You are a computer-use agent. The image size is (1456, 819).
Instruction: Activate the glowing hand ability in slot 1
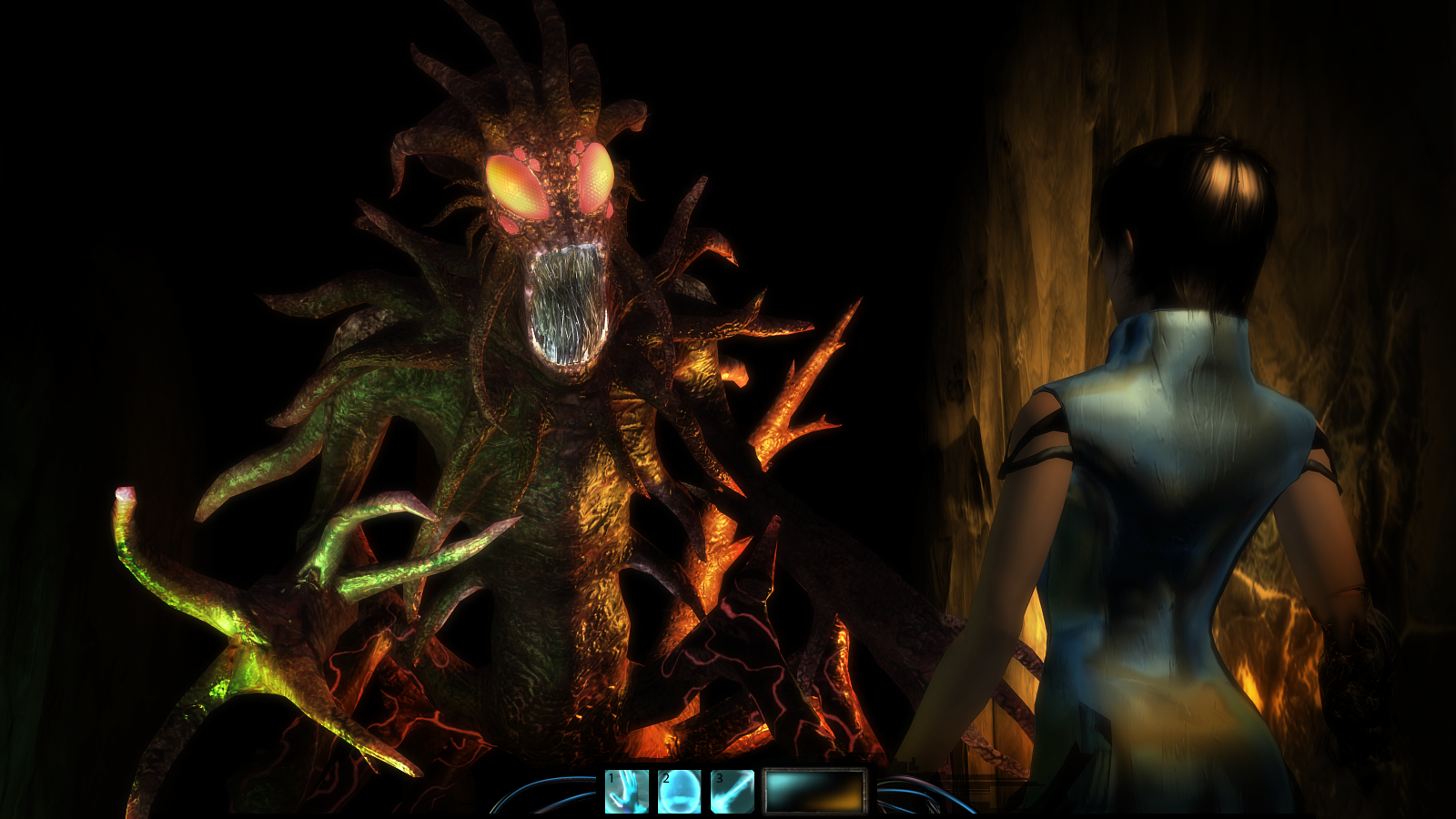627,791
